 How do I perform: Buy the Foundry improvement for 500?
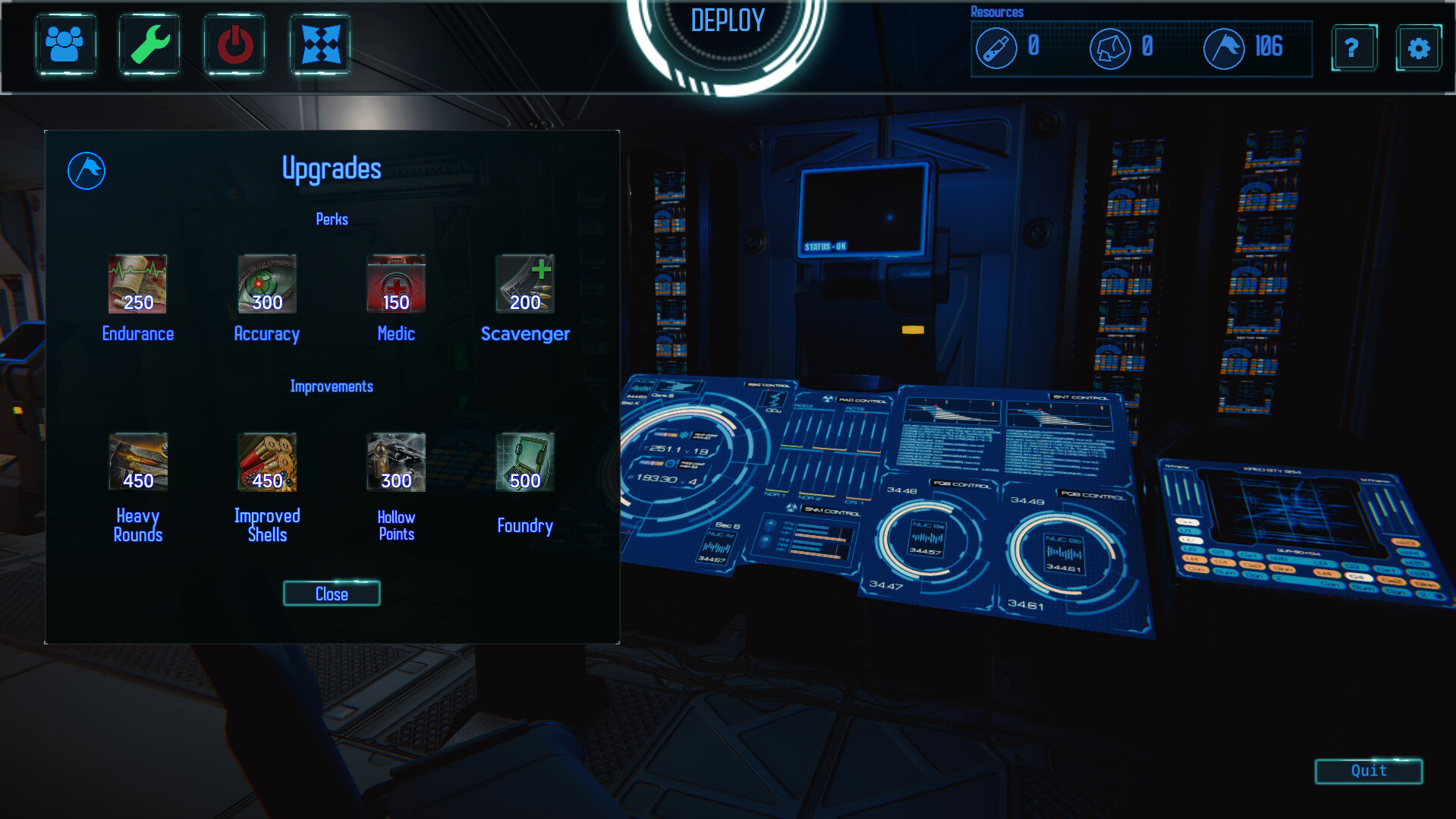(x=524, y=463)
